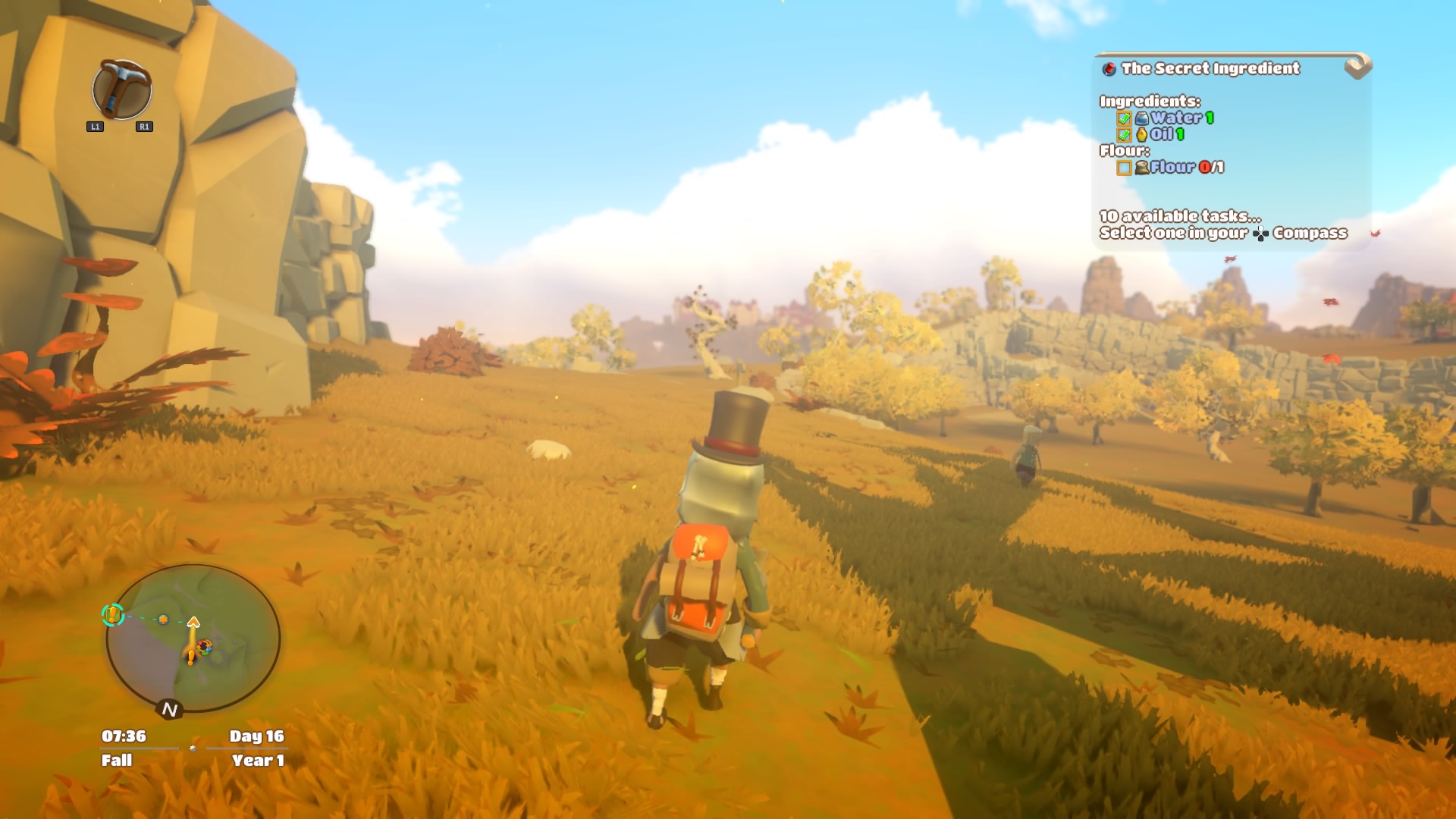The image size is (1456, 819).
Task: Select the Water ingredient entry
Action: point(1175,118)
